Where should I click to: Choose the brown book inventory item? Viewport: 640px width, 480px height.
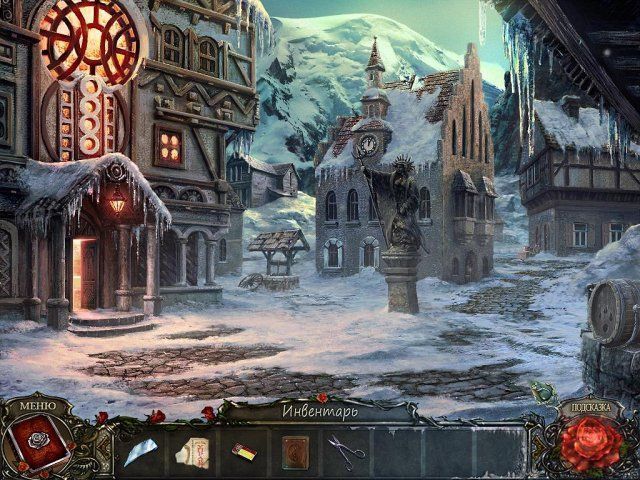tap(296, 452)
